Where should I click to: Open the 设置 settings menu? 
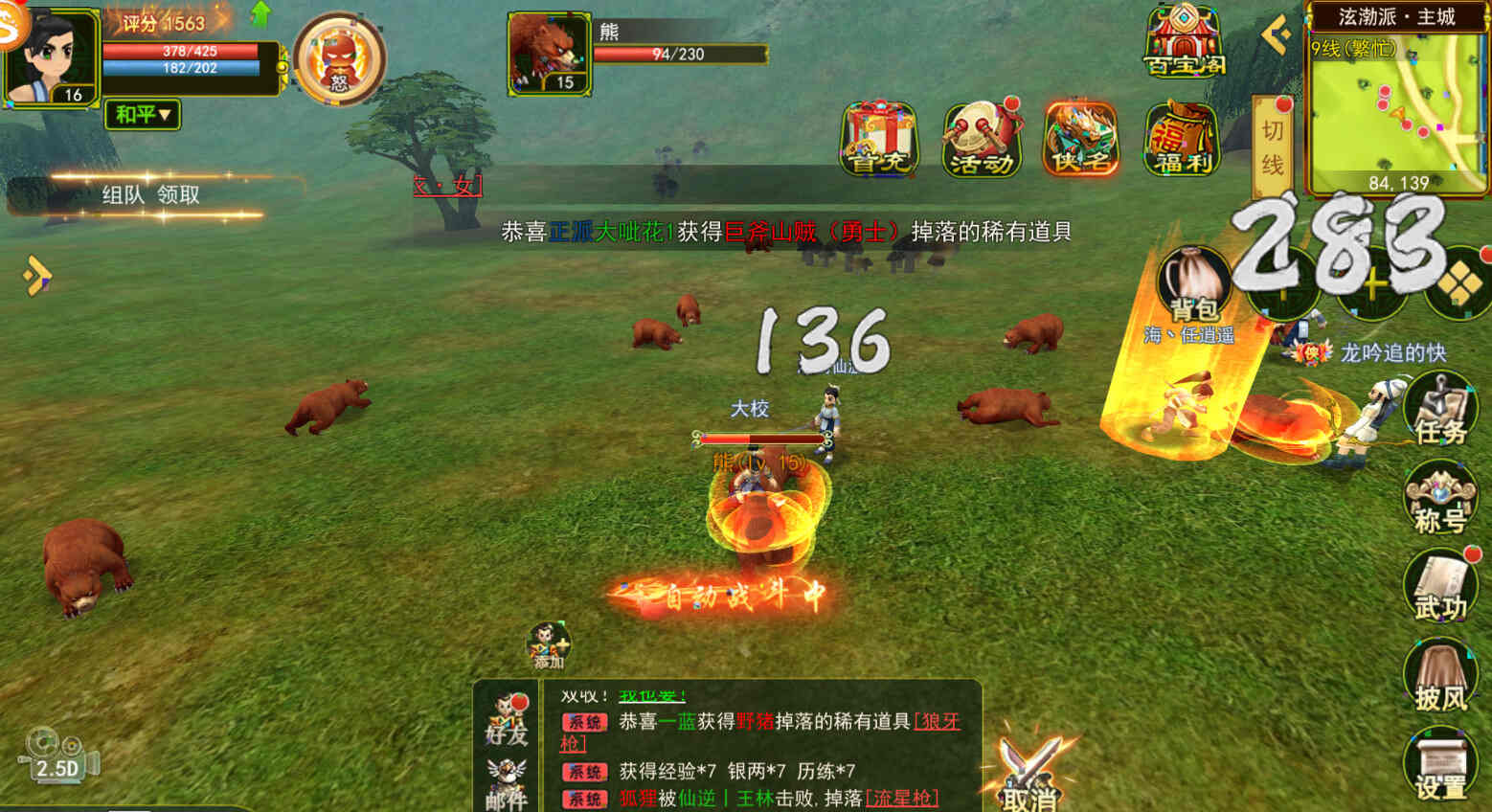click(x=1439, y=764)
